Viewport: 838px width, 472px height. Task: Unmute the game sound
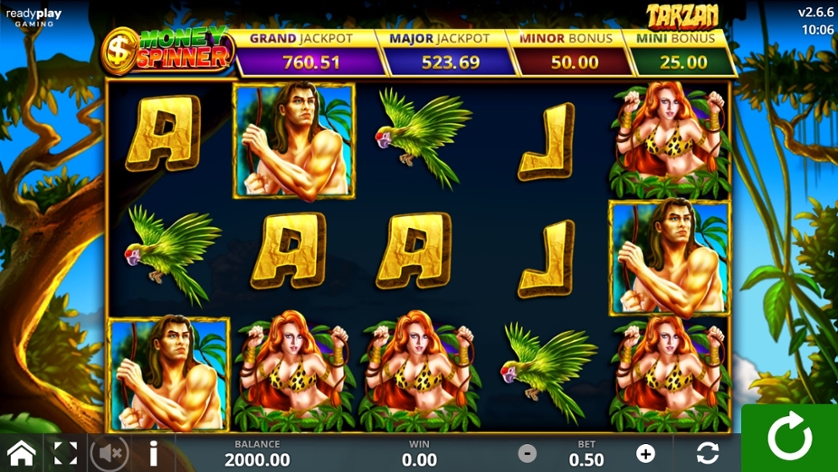[110, 453]
